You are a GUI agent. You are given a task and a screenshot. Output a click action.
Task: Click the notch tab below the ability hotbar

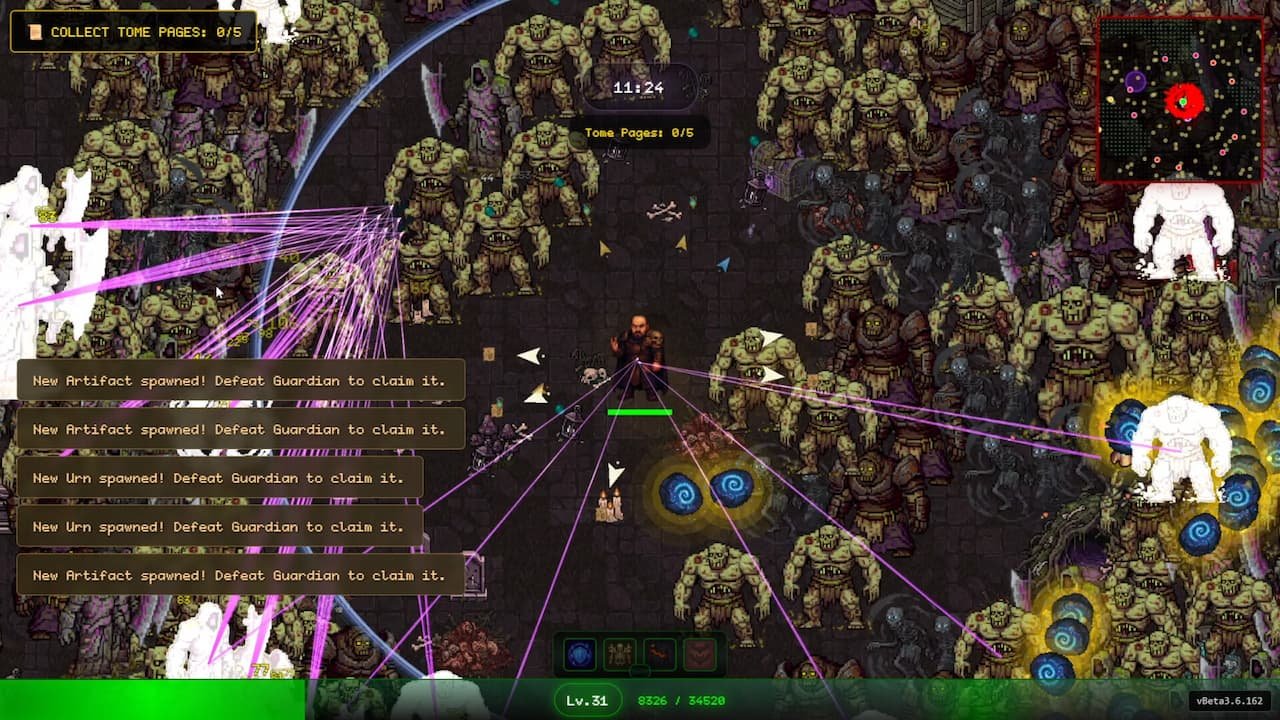[x=641, y=669]
